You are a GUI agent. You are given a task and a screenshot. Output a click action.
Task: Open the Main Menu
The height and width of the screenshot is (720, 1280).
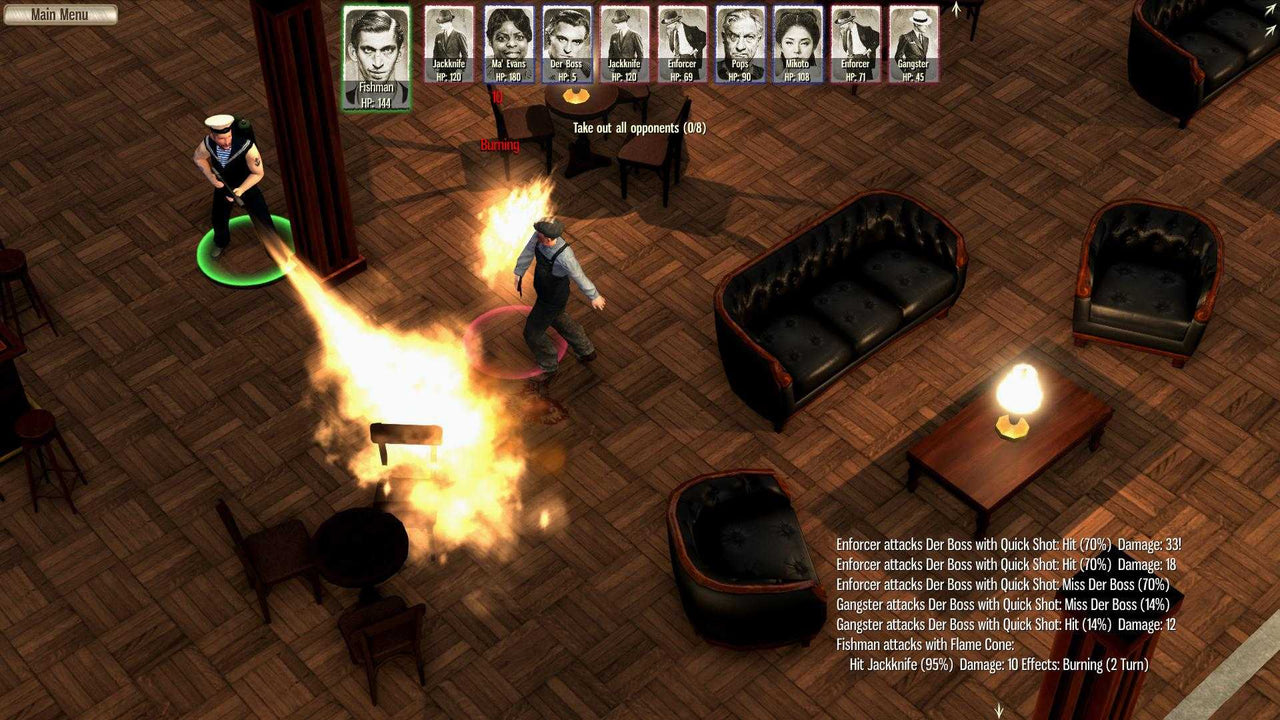click(x=62, y=14)
